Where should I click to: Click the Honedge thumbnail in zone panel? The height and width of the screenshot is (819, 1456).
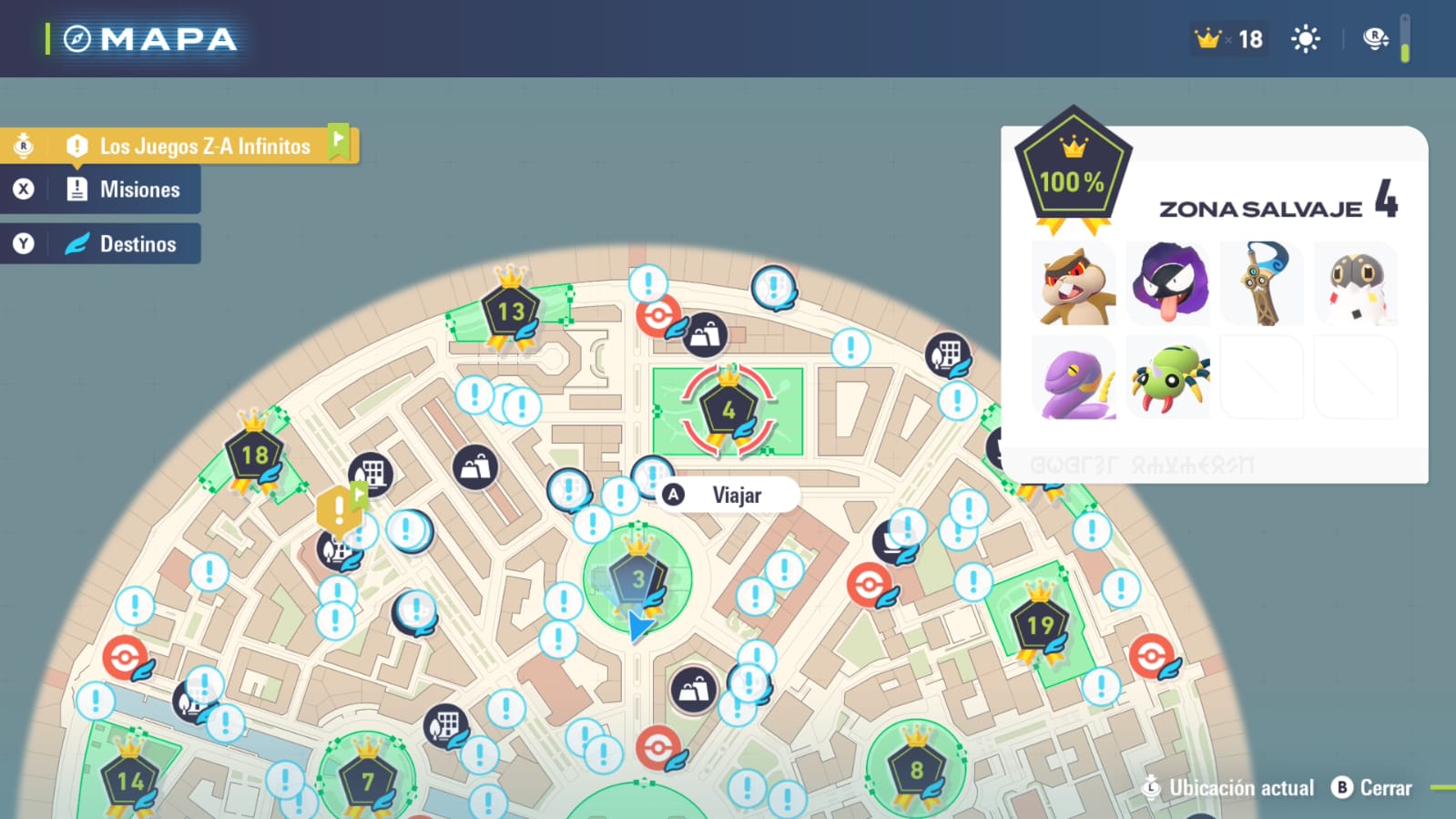(x=1262, y=283)
